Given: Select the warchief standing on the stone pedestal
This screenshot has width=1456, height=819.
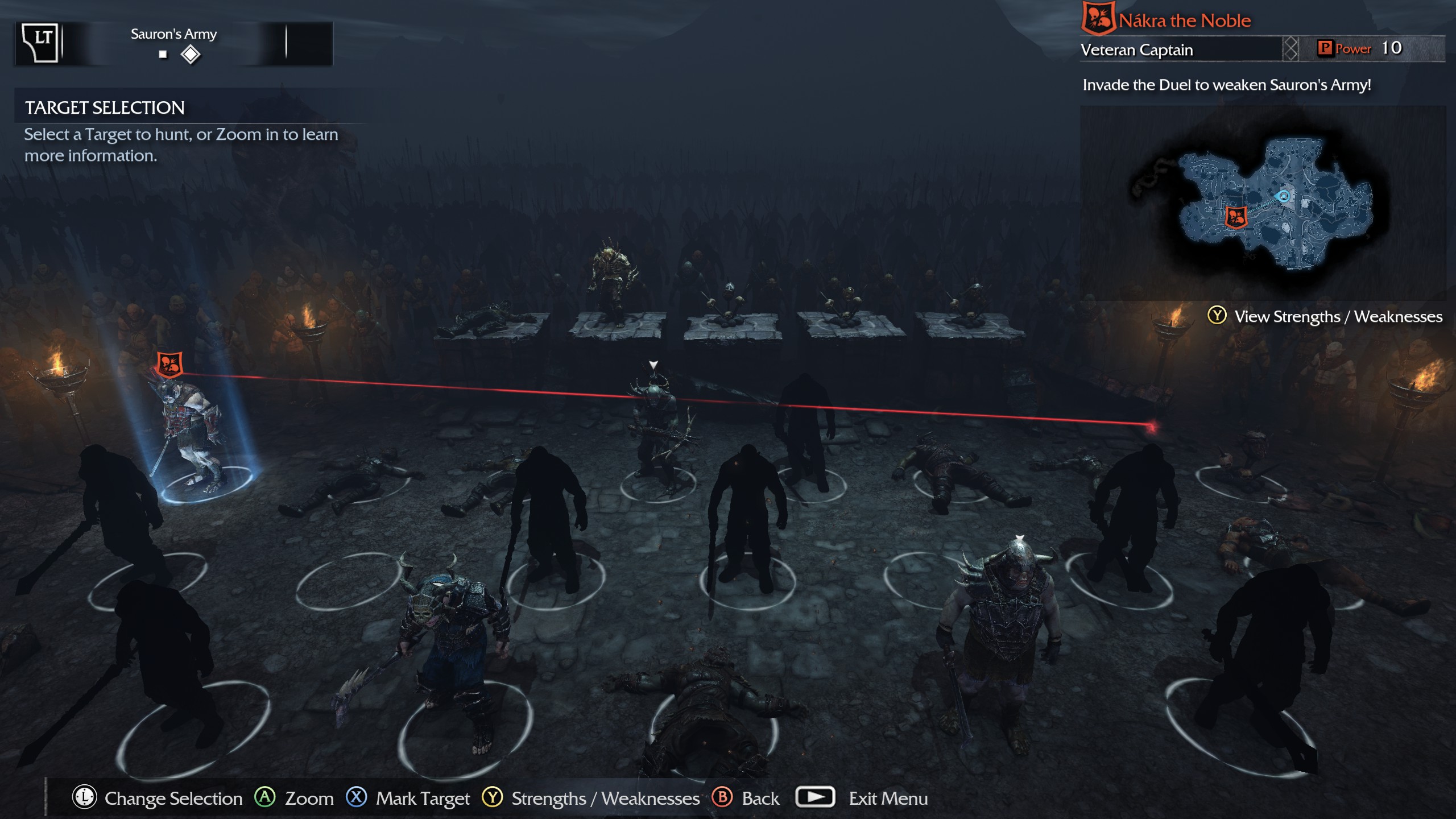Looking at the screenshot, I should click(x=612, y=279).
